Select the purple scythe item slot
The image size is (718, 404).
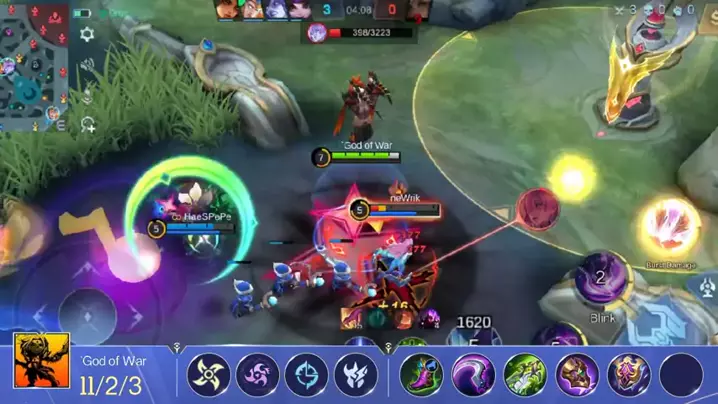473,375
